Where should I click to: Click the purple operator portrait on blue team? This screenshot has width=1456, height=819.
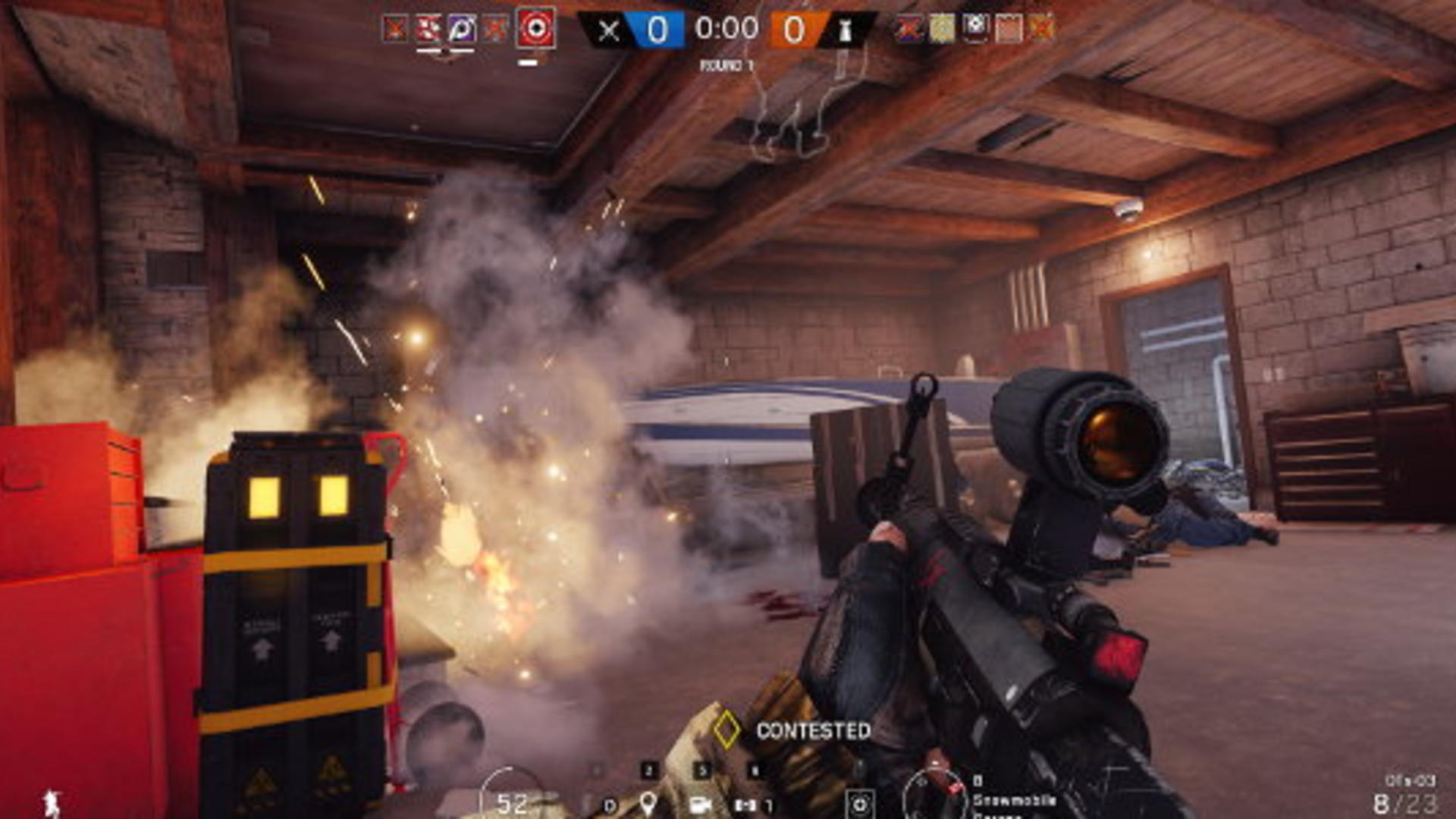[461, 29]
